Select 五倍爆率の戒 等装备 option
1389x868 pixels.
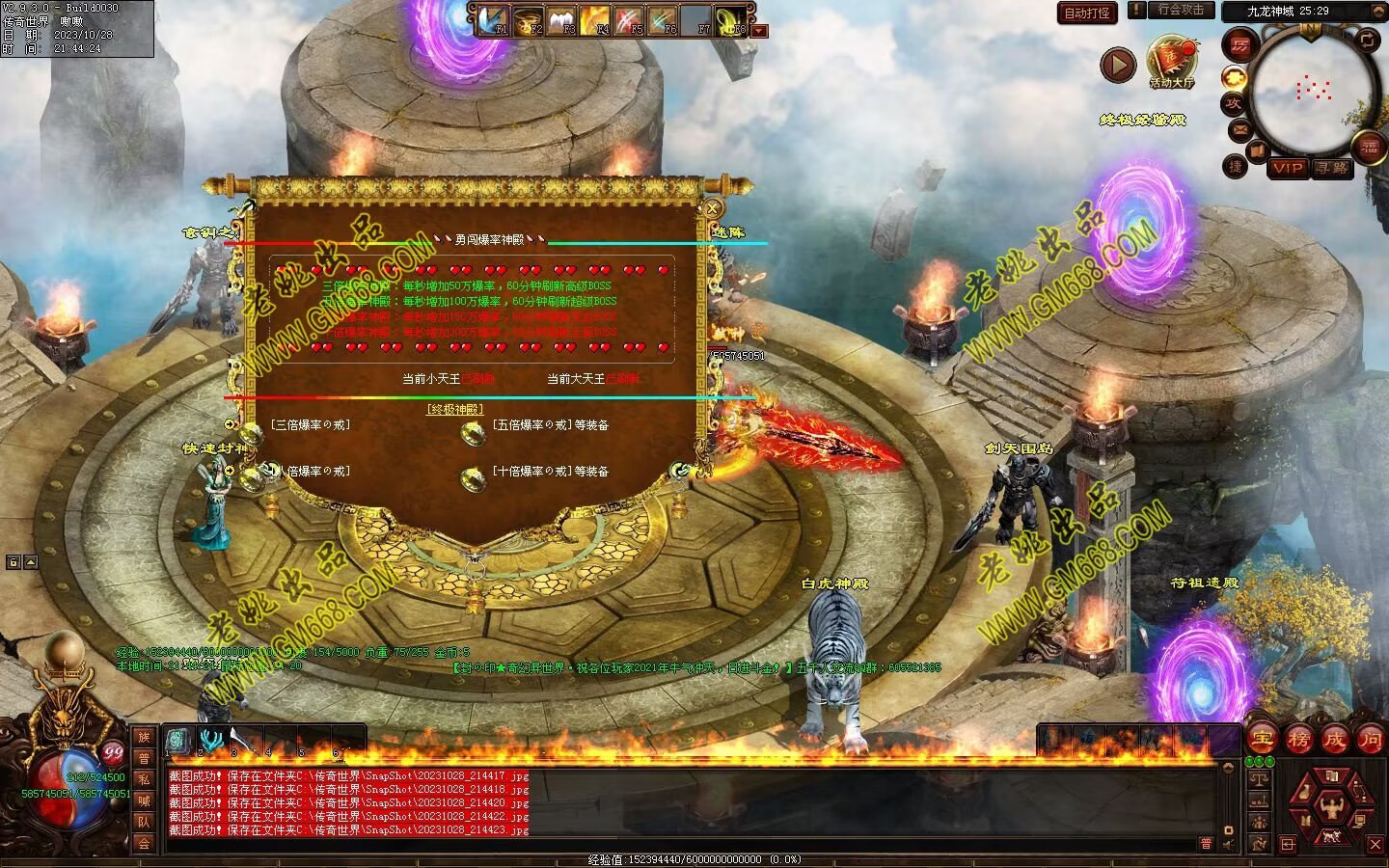coord(550,424)
